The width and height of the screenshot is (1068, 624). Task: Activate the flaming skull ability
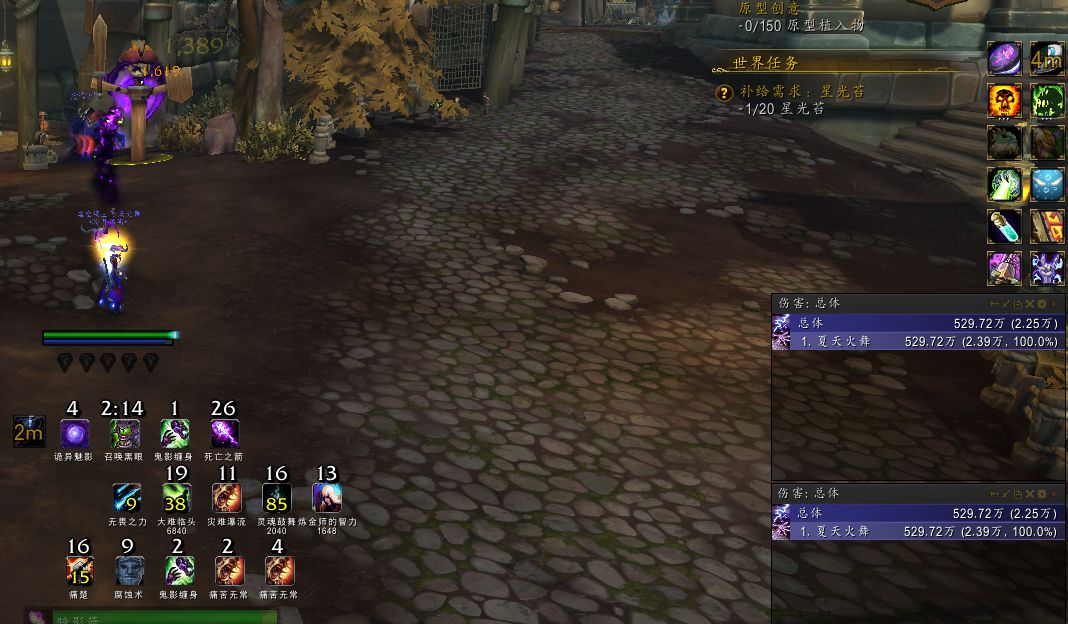click(x=1004, y=100)
